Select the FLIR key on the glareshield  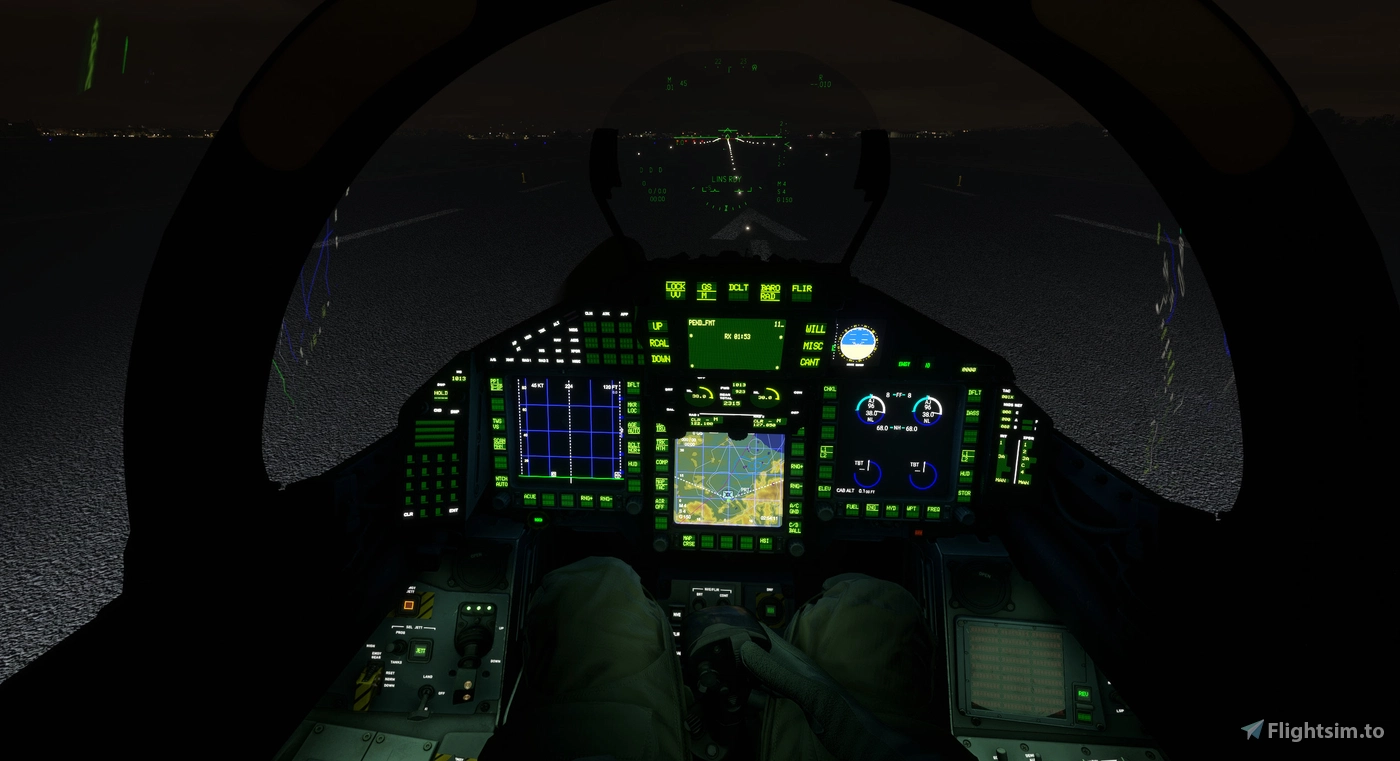[802, 291]
